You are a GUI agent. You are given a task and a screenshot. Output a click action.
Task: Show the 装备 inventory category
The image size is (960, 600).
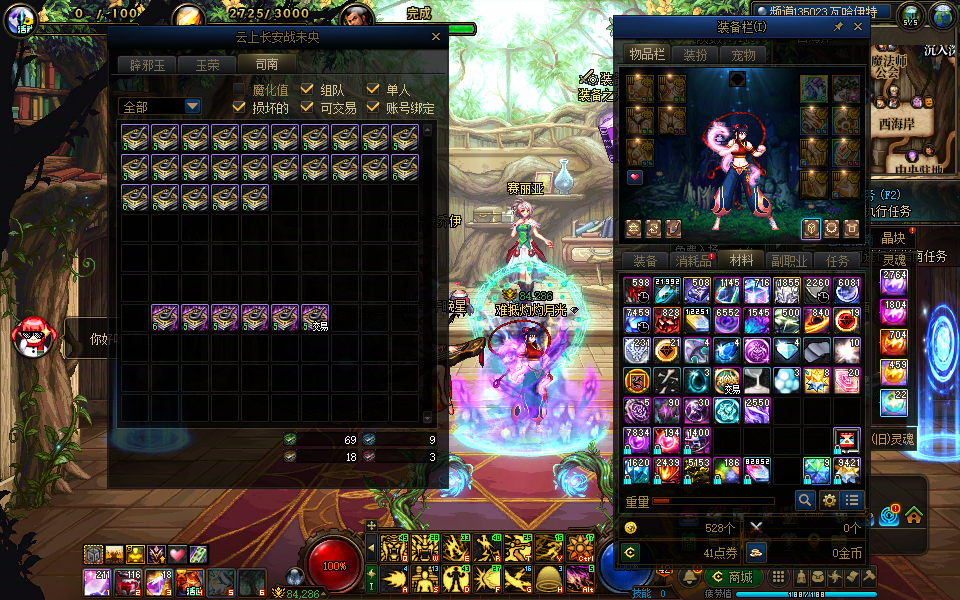click(646, 260)
